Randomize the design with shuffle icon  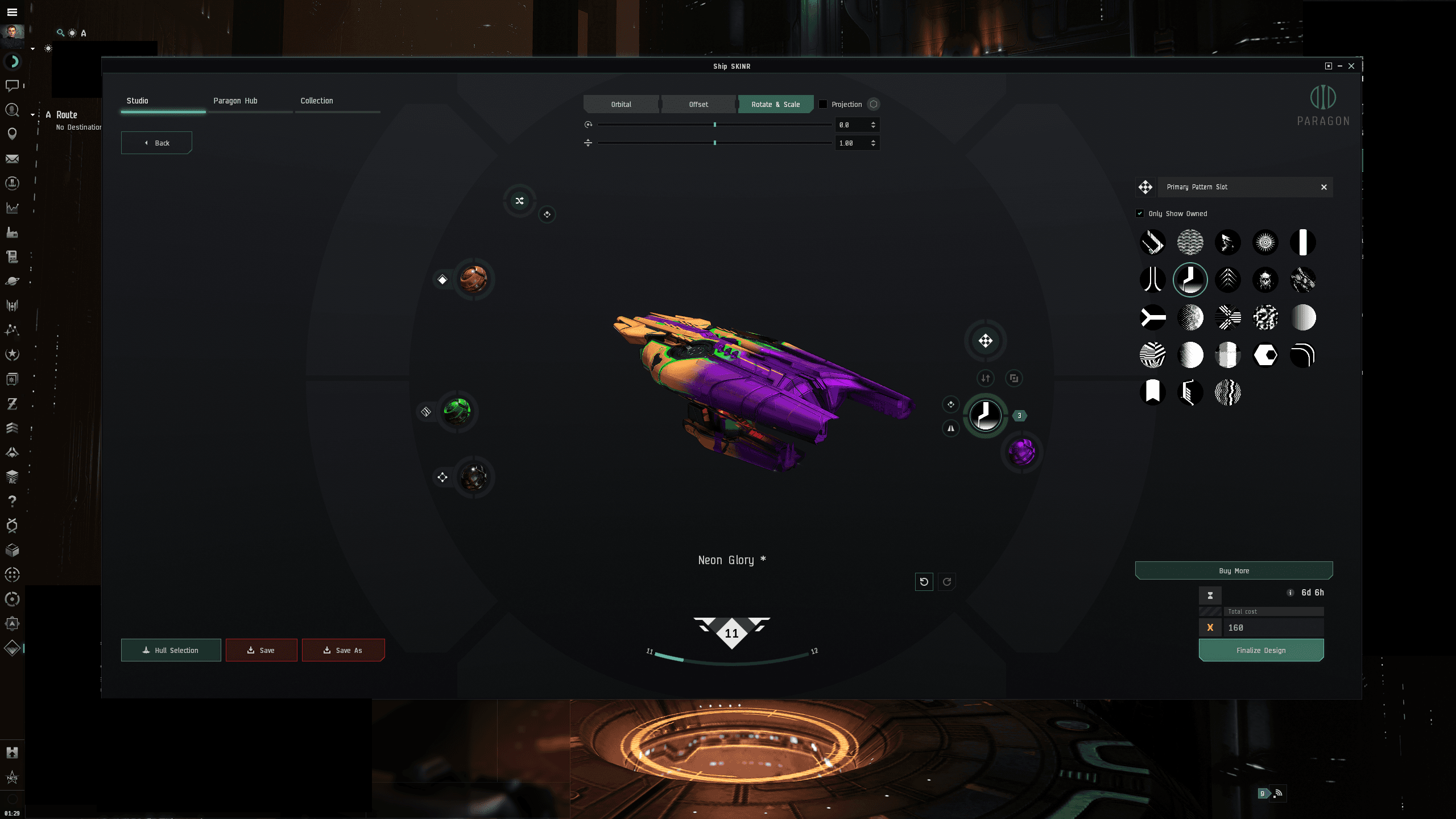pyautogui.click(x=519, y=201)
